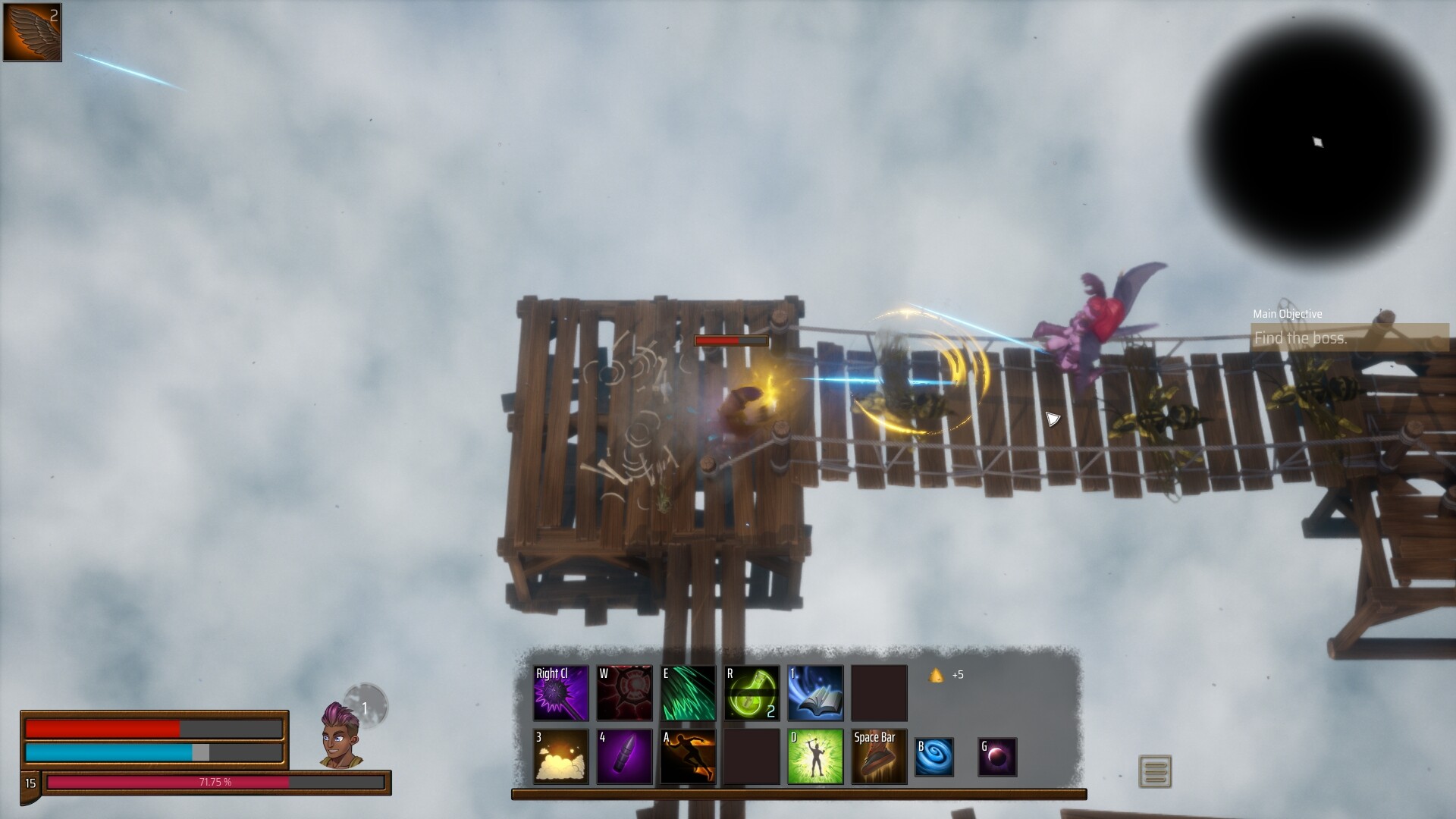This screenshot has width=1456, height=819.
Task: Drink the R health potion with 2 charges
Action: 752,692
